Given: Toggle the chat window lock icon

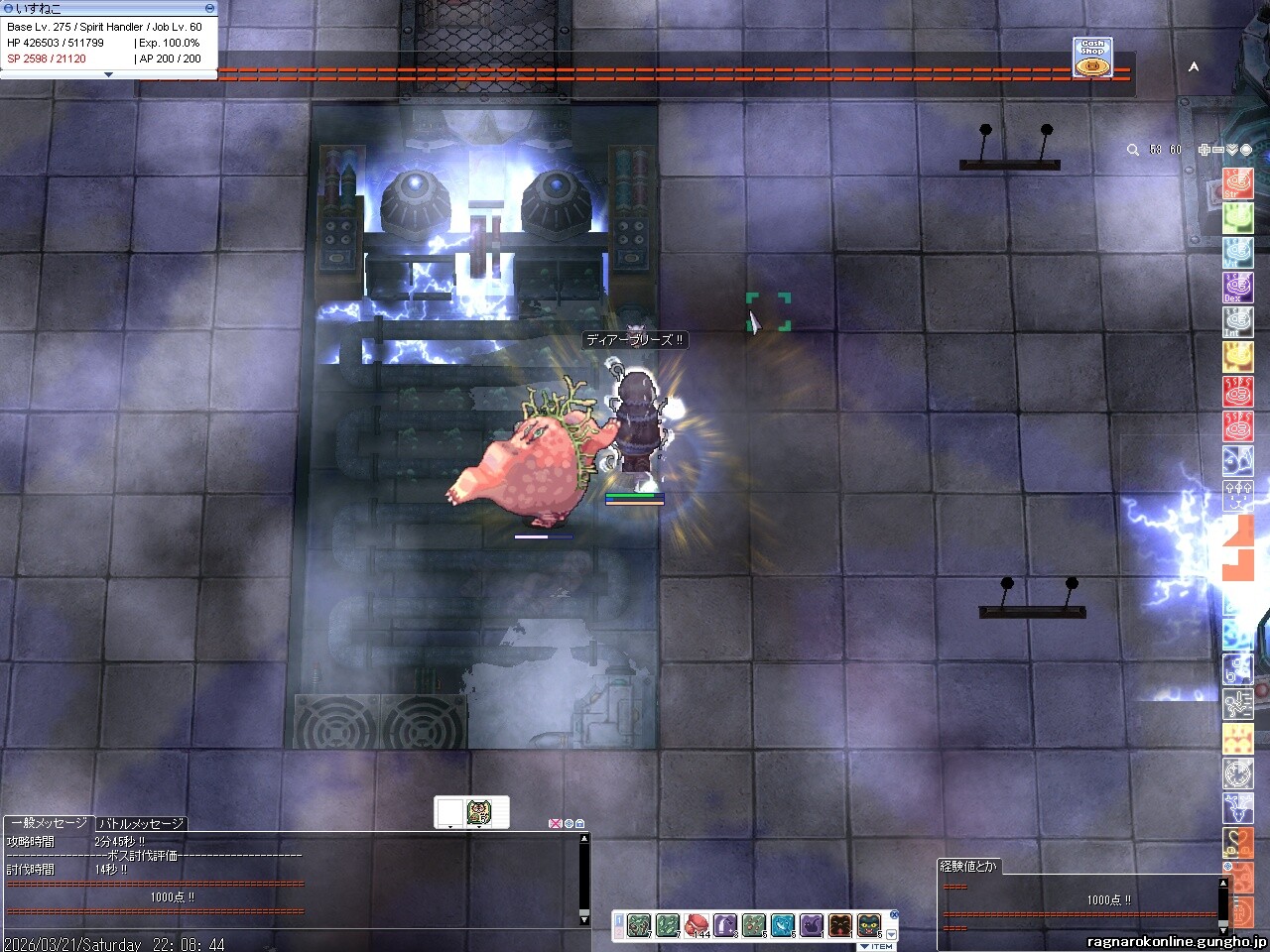Looking at the screenshot, I should pyautogui.click(x=580, y=823).
